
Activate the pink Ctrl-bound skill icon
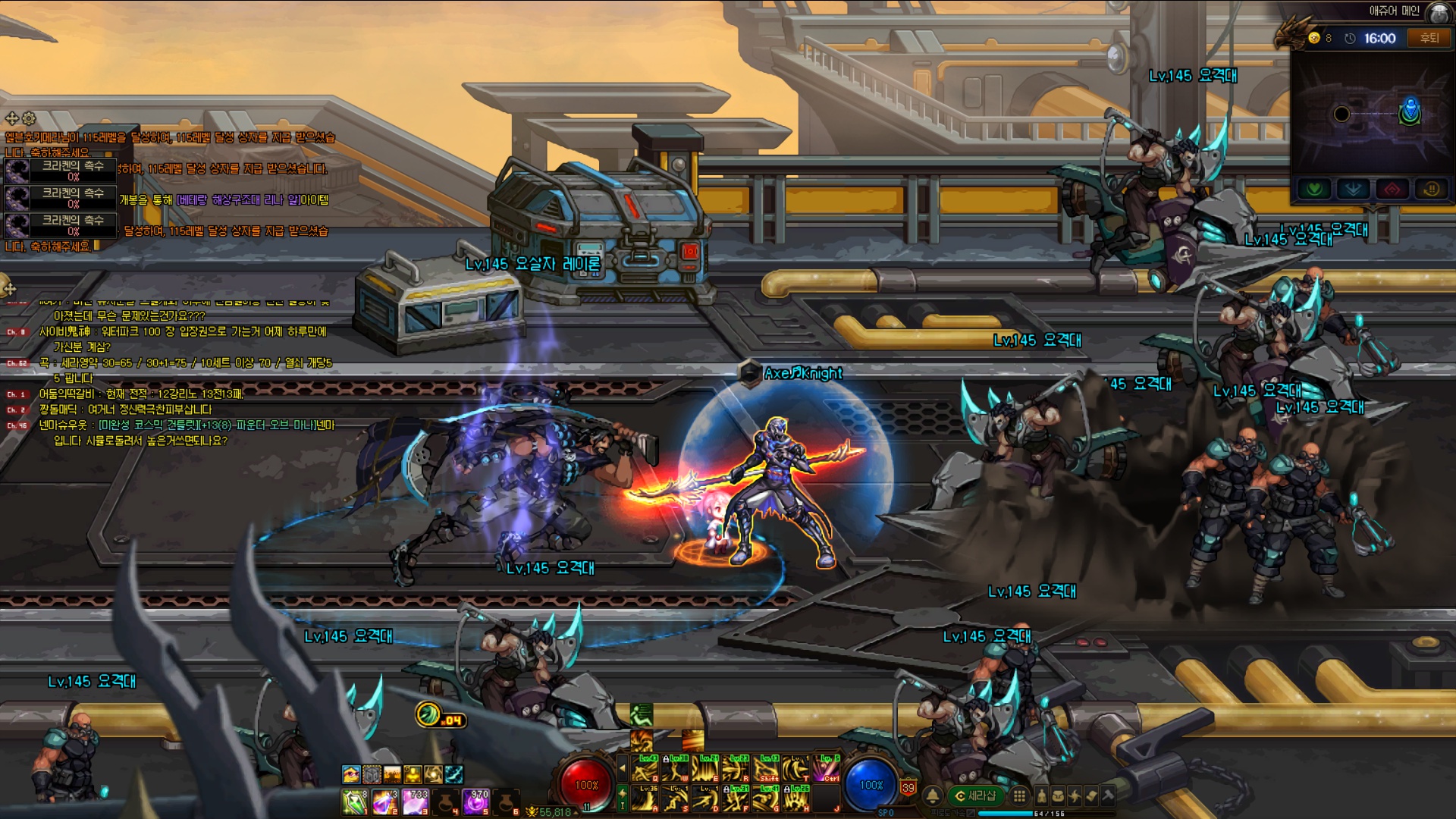click(827, 769)
